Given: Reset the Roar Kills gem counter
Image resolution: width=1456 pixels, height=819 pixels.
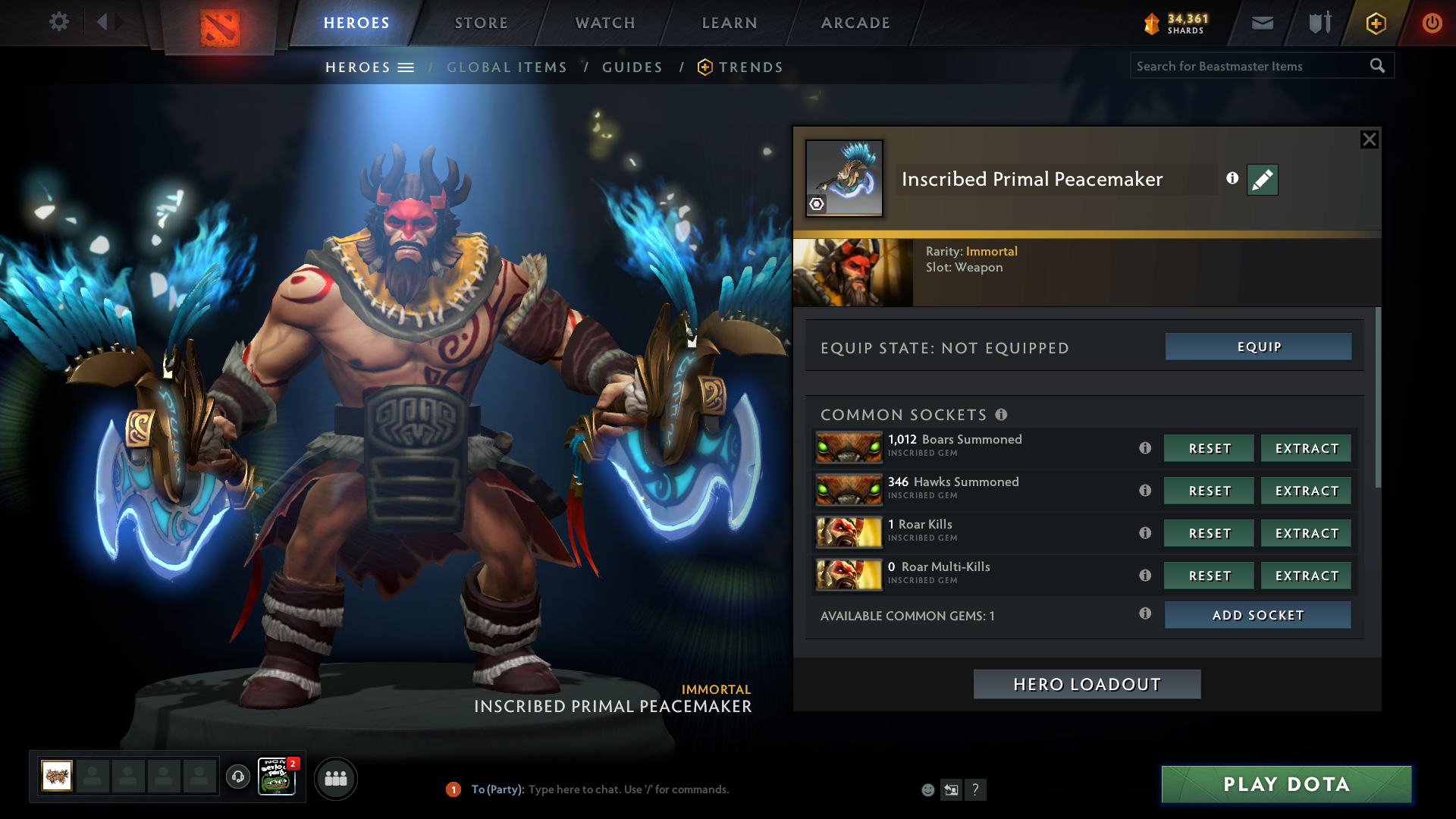Looking at the screenshot, I should 1209,533.
